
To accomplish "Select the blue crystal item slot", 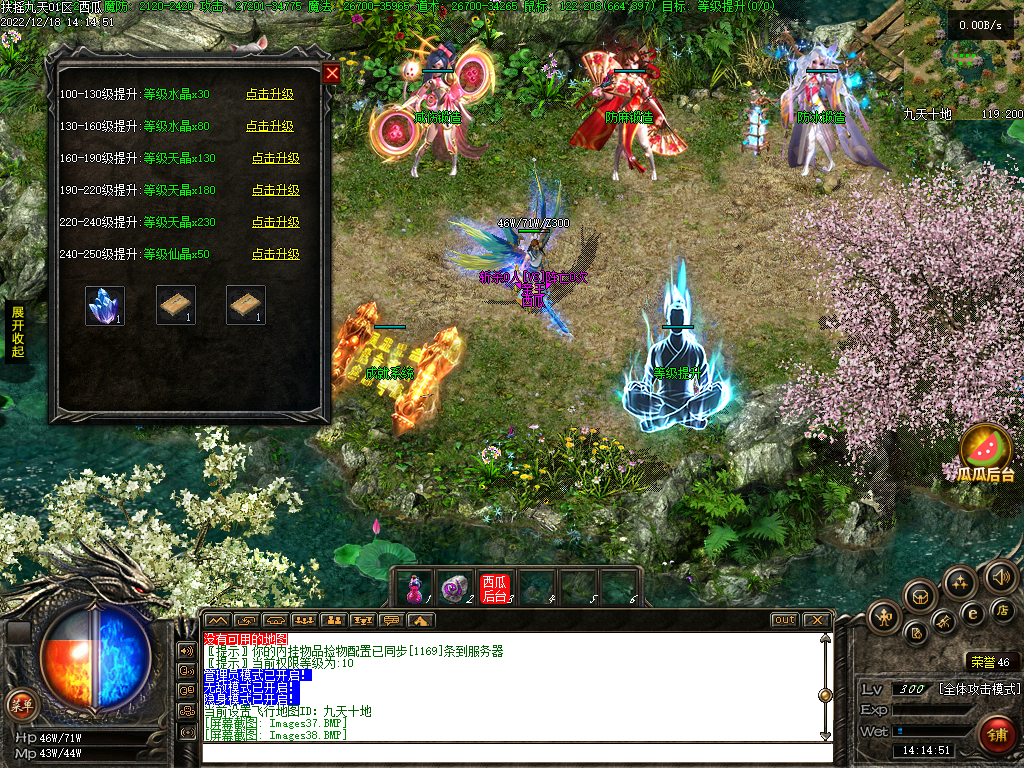I will click(105, 305).
